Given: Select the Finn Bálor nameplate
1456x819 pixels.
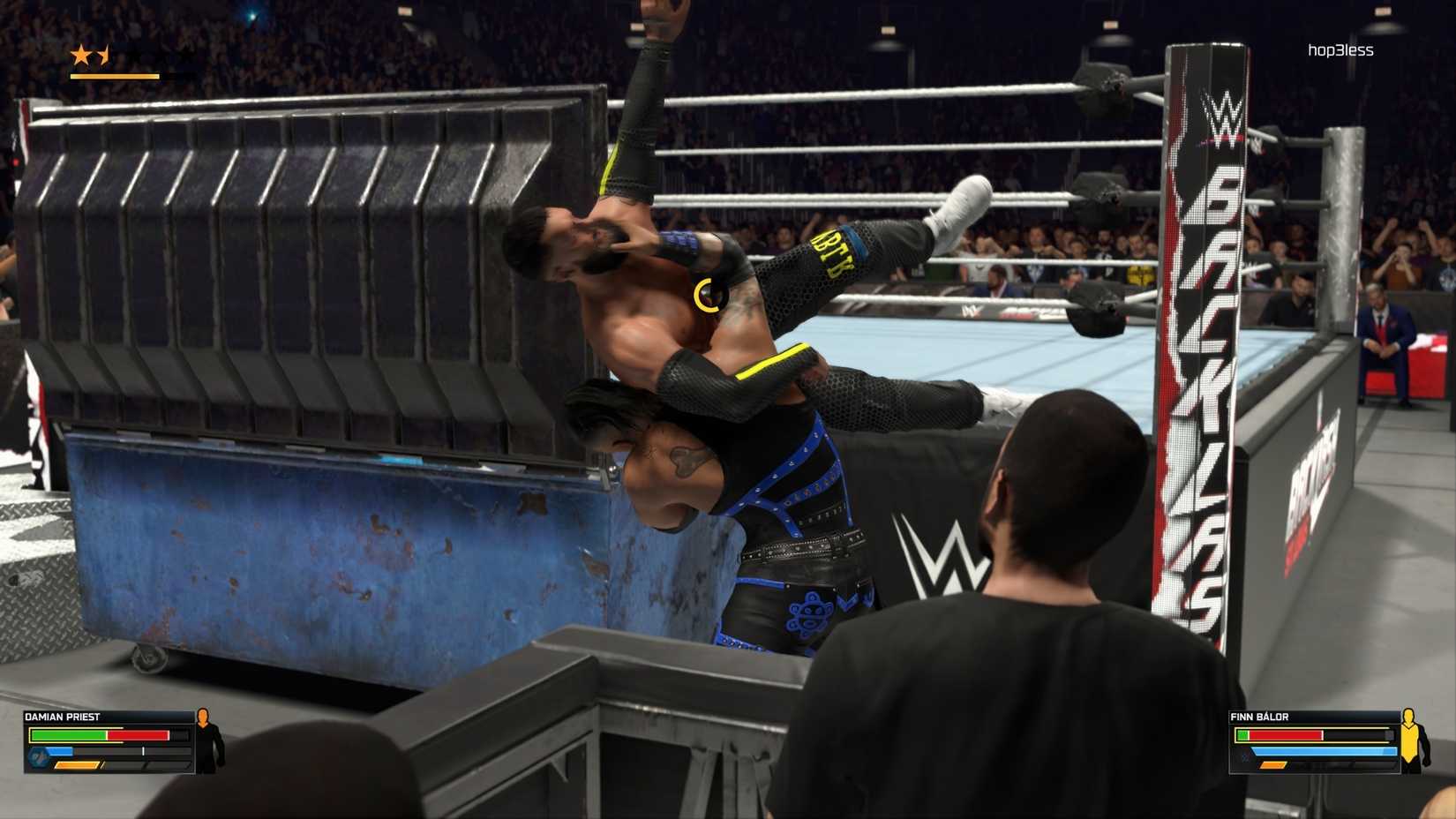Looking at the screenshot, I should (x=1257, y=717).
